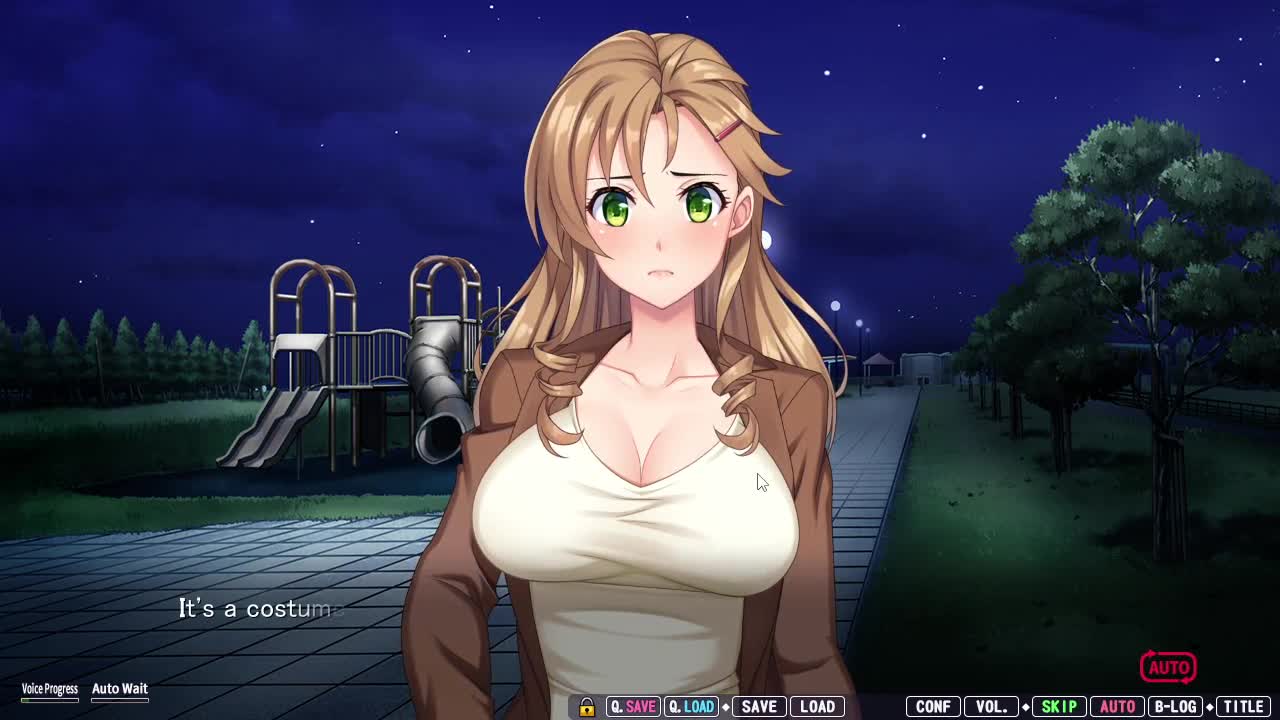Quick save with Q.SAVE
This screenshot has height=720, width=1280.
632,707
